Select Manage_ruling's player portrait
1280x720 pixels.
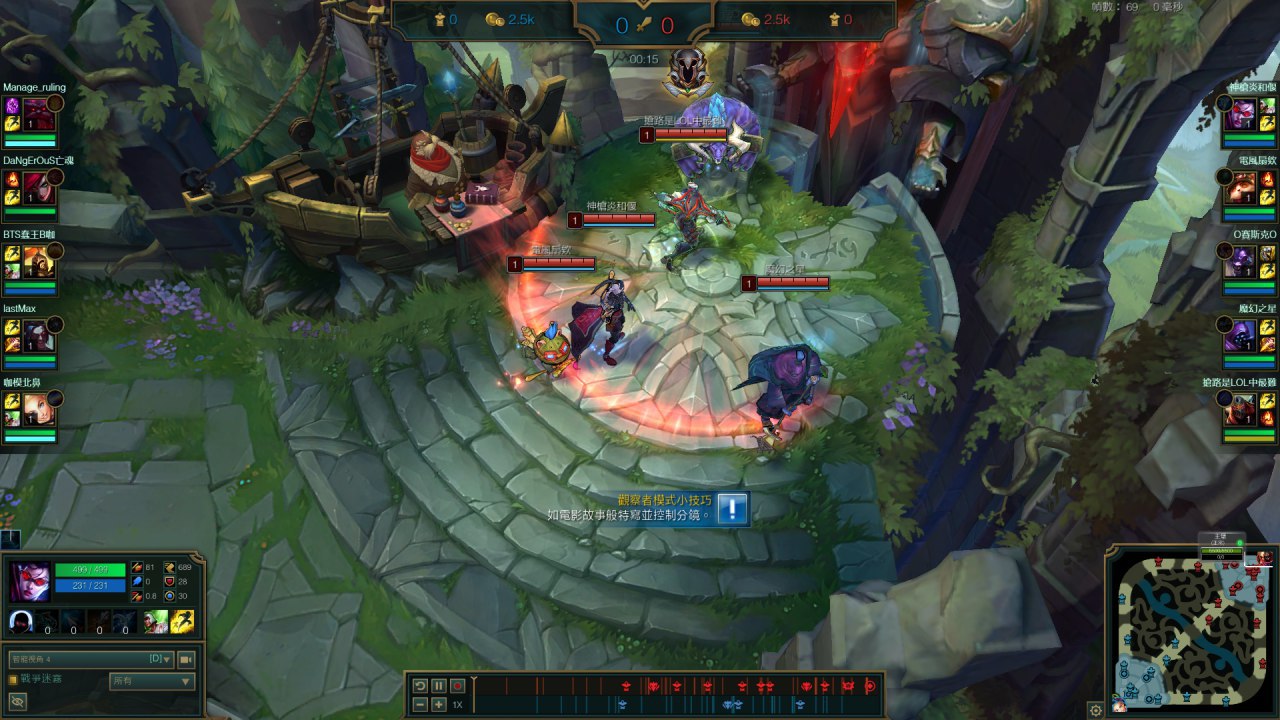pos(38,108)
